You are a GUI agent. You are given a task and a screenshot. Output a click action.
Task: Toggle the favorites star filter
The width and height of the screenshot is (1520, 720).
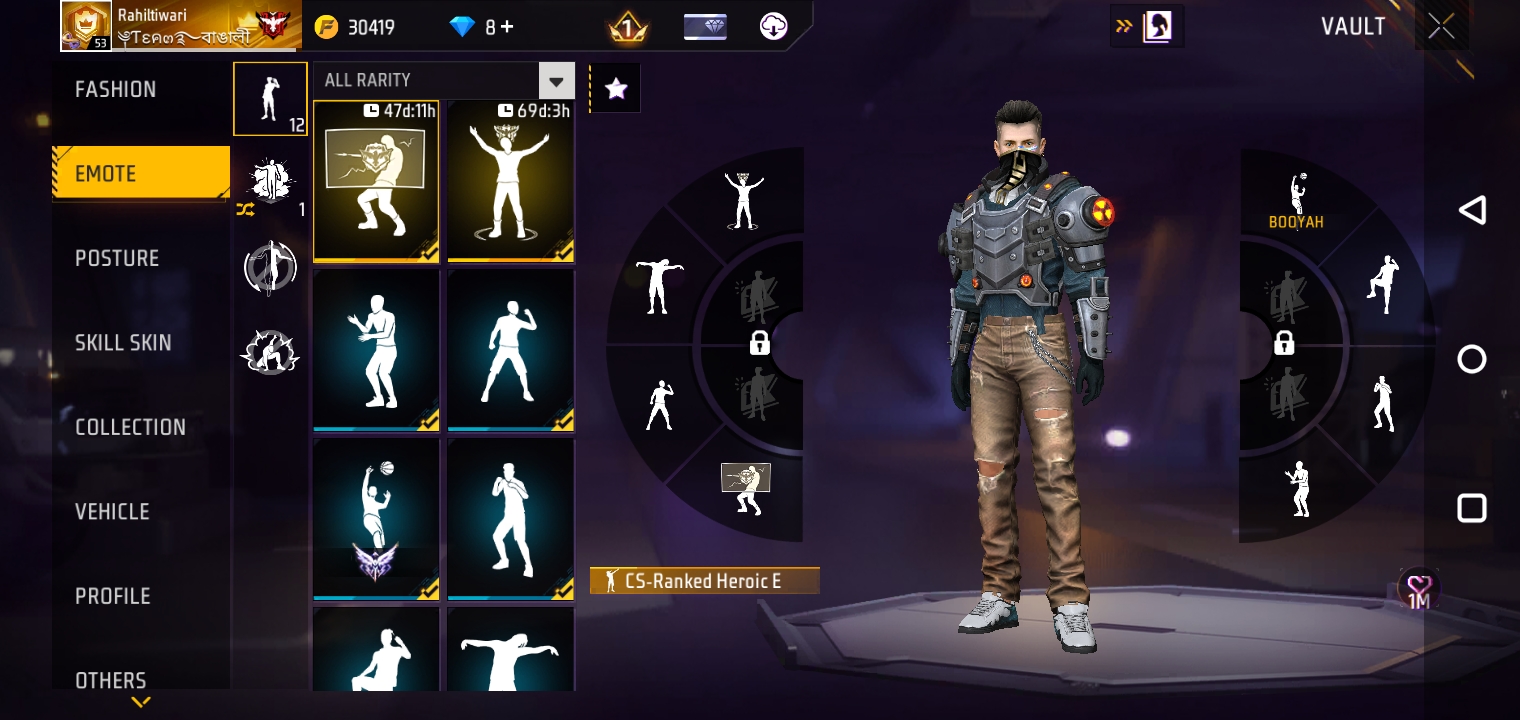pyautogui.click(x=615, y=88)
